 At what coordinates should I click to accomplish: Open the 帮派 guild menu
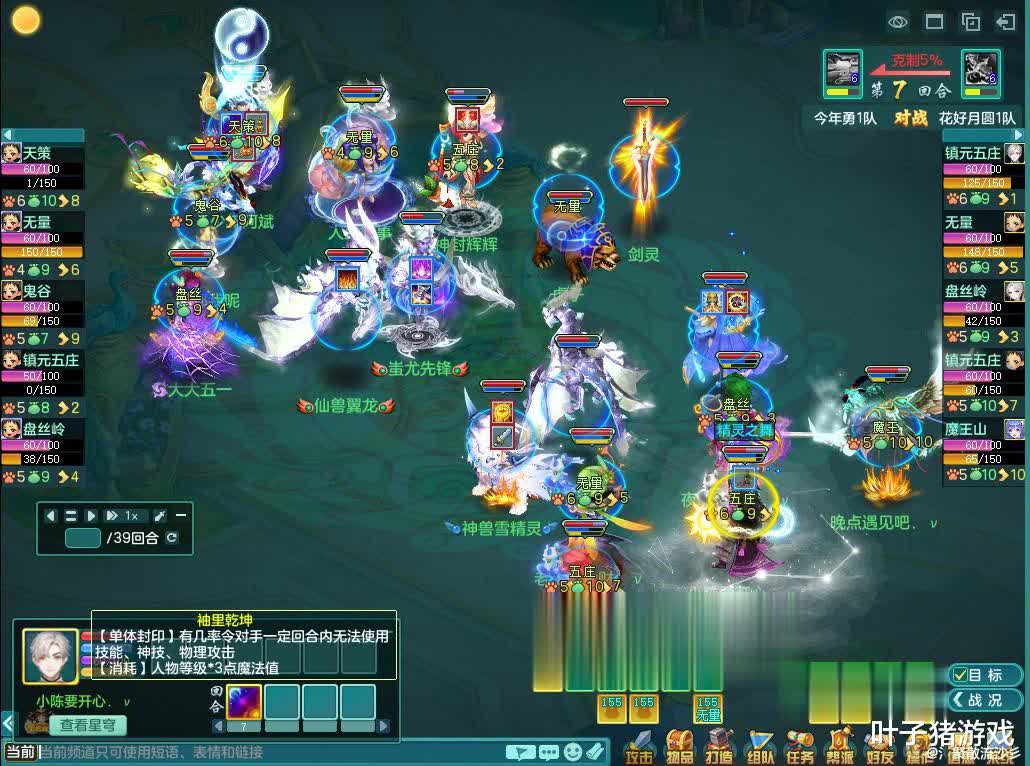tap(840, 745)
